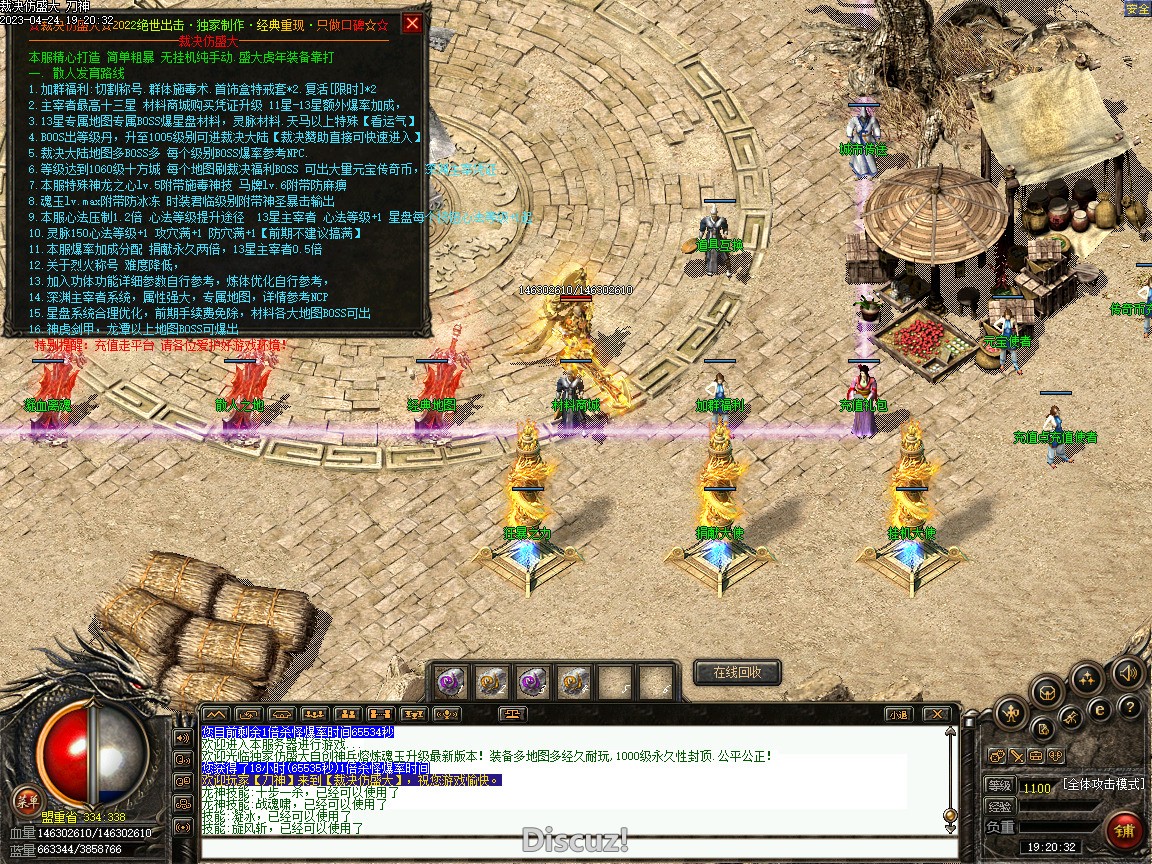Close the chat window with X

(936, 714)
